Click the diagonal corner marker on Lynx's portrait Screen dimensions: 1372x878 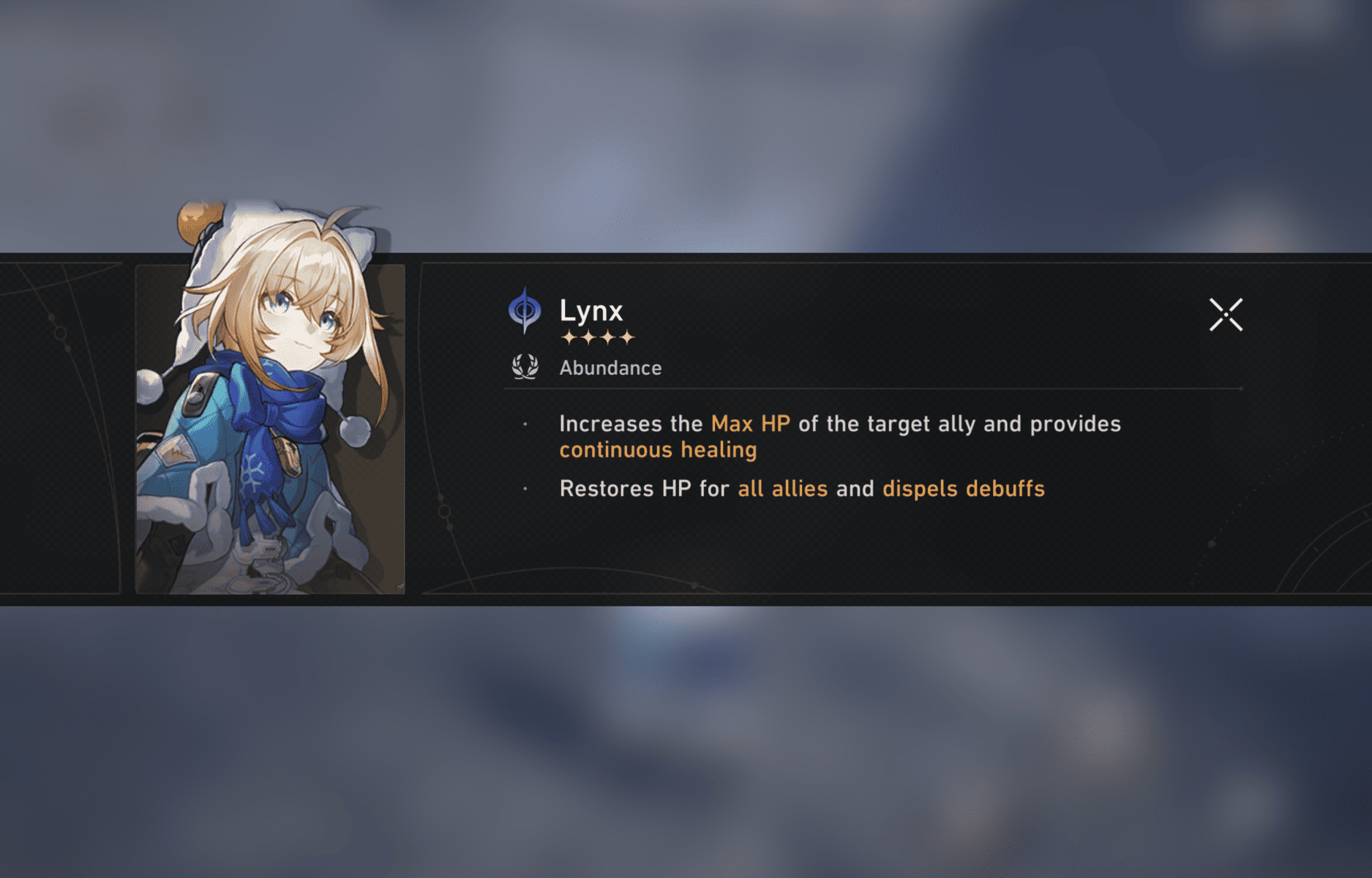click(401, 588)
